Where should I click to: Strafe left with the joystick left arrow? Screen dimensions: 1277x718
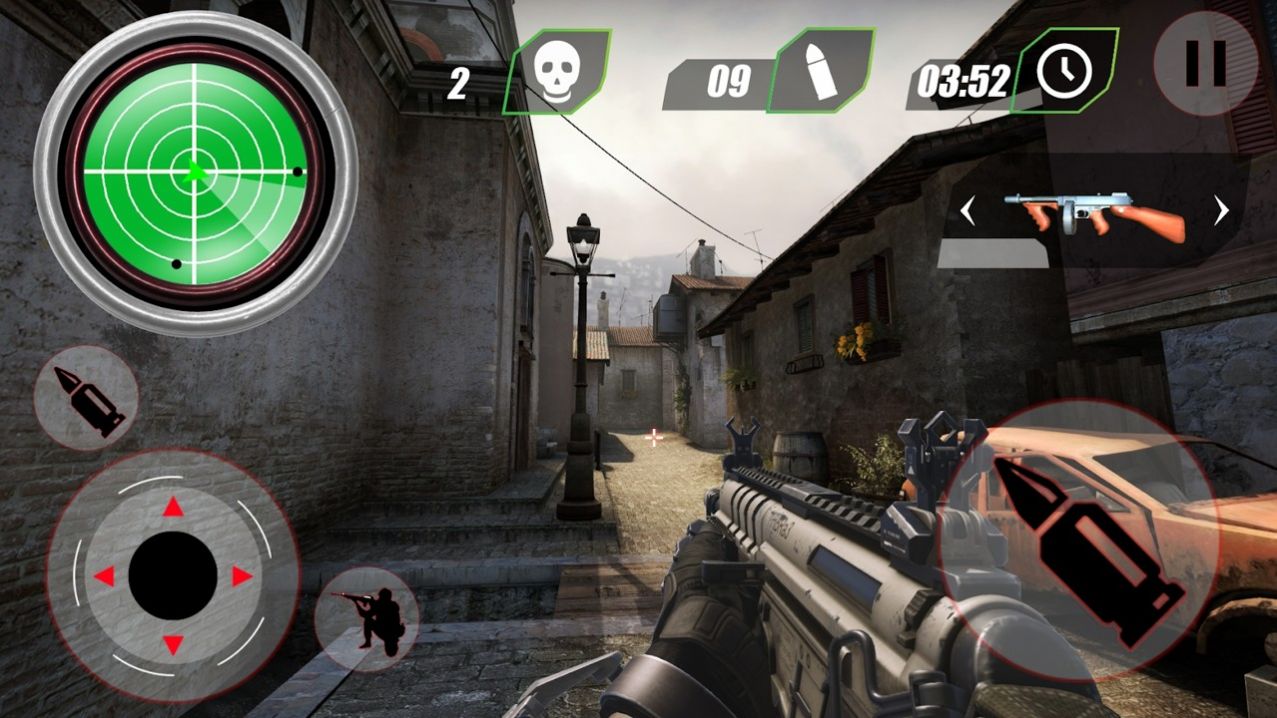click(104, 576)
